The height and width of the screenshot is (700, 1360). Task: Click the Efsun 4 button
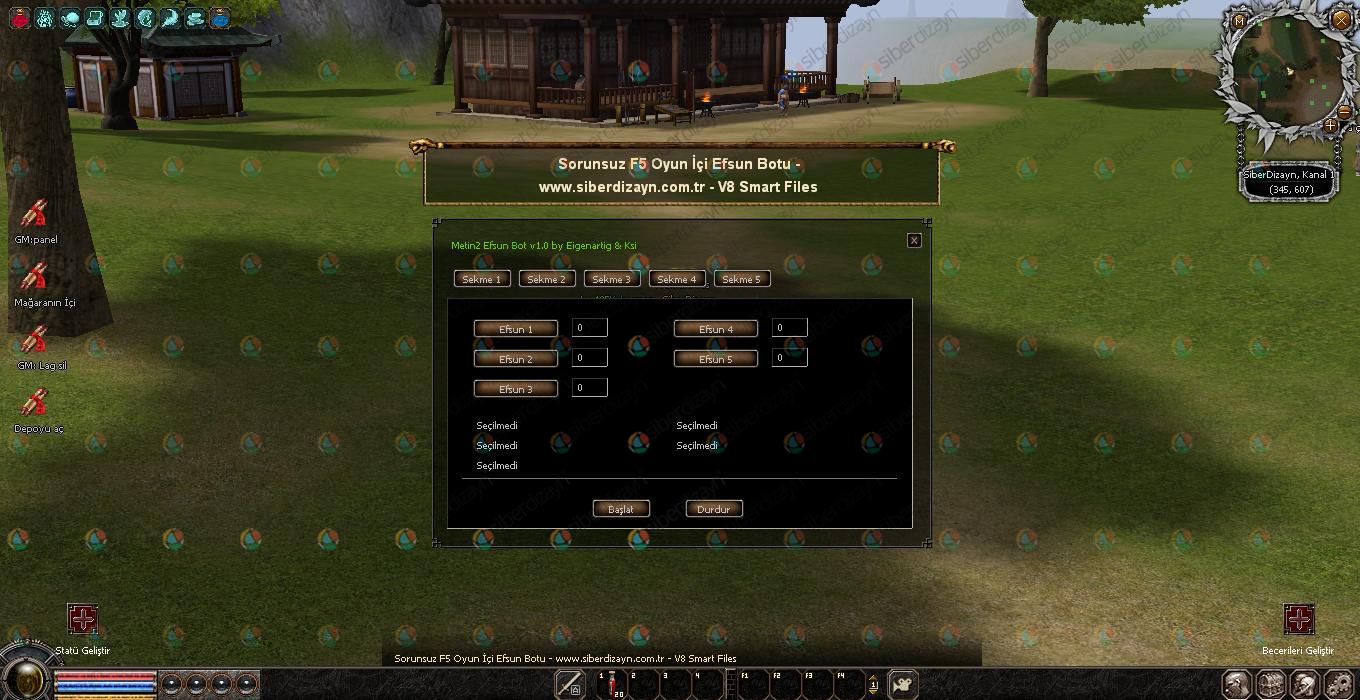(x=715, y=329)
